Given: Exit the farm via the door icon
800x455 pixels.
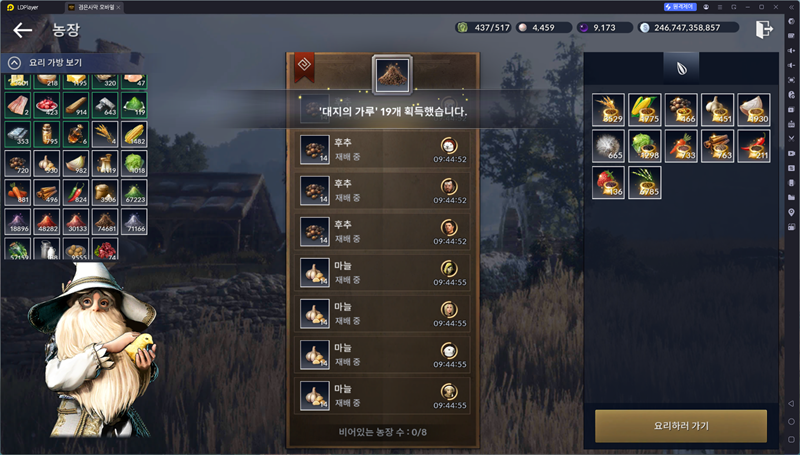Looking at the screenshot, I should tap(765, 29).
